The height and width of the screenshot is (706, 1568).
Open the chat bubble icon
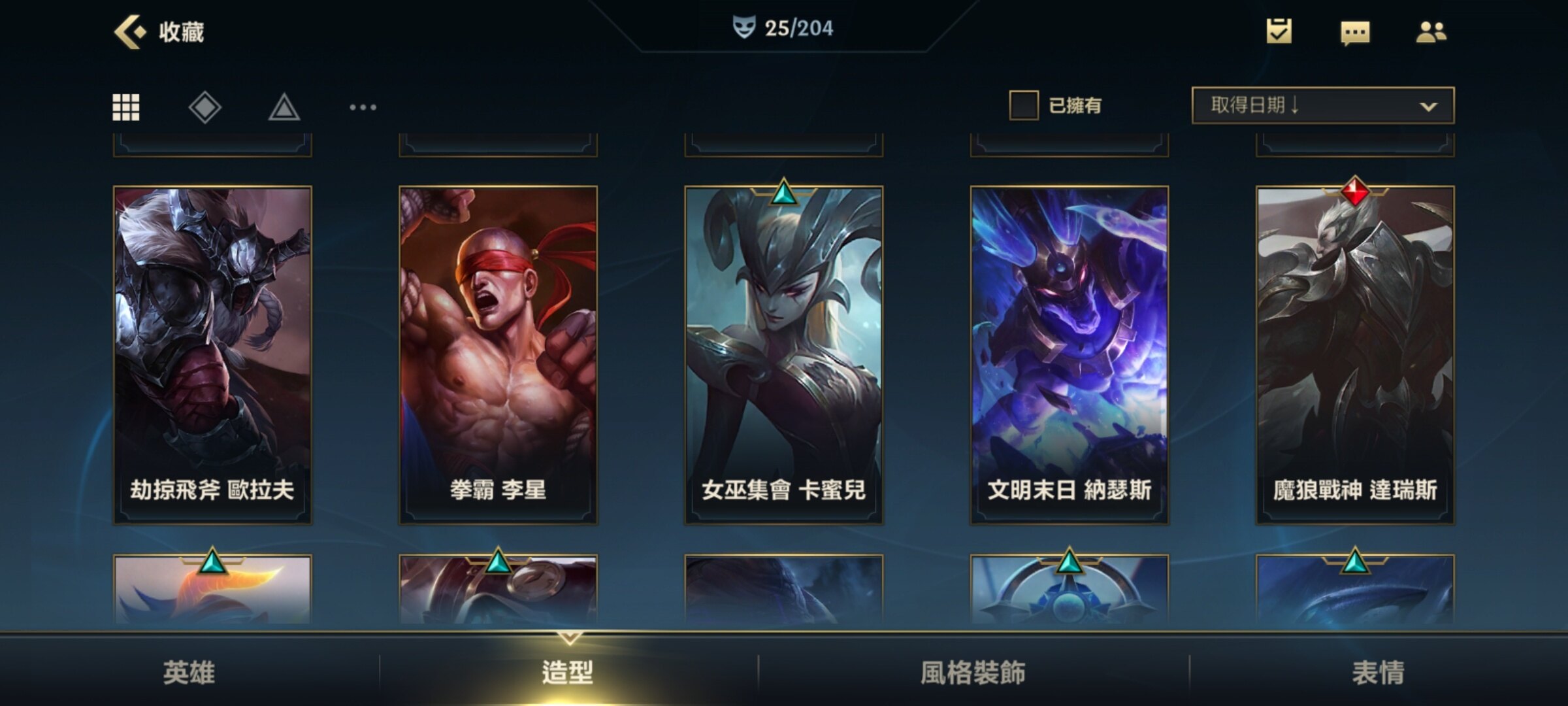1355,32
